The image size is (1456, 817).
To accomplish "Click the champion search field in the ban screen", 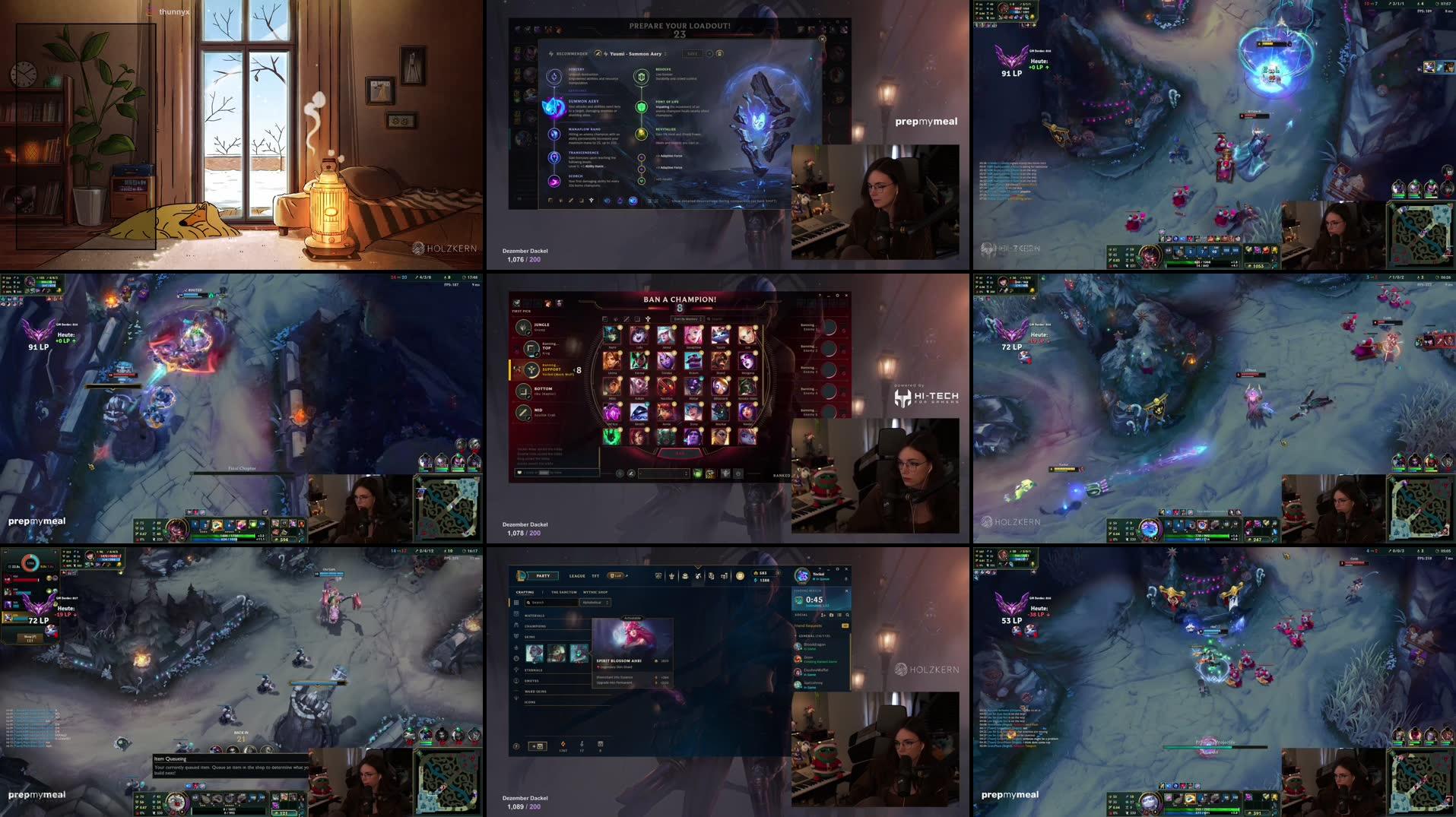I will click(x=715, y=319).
